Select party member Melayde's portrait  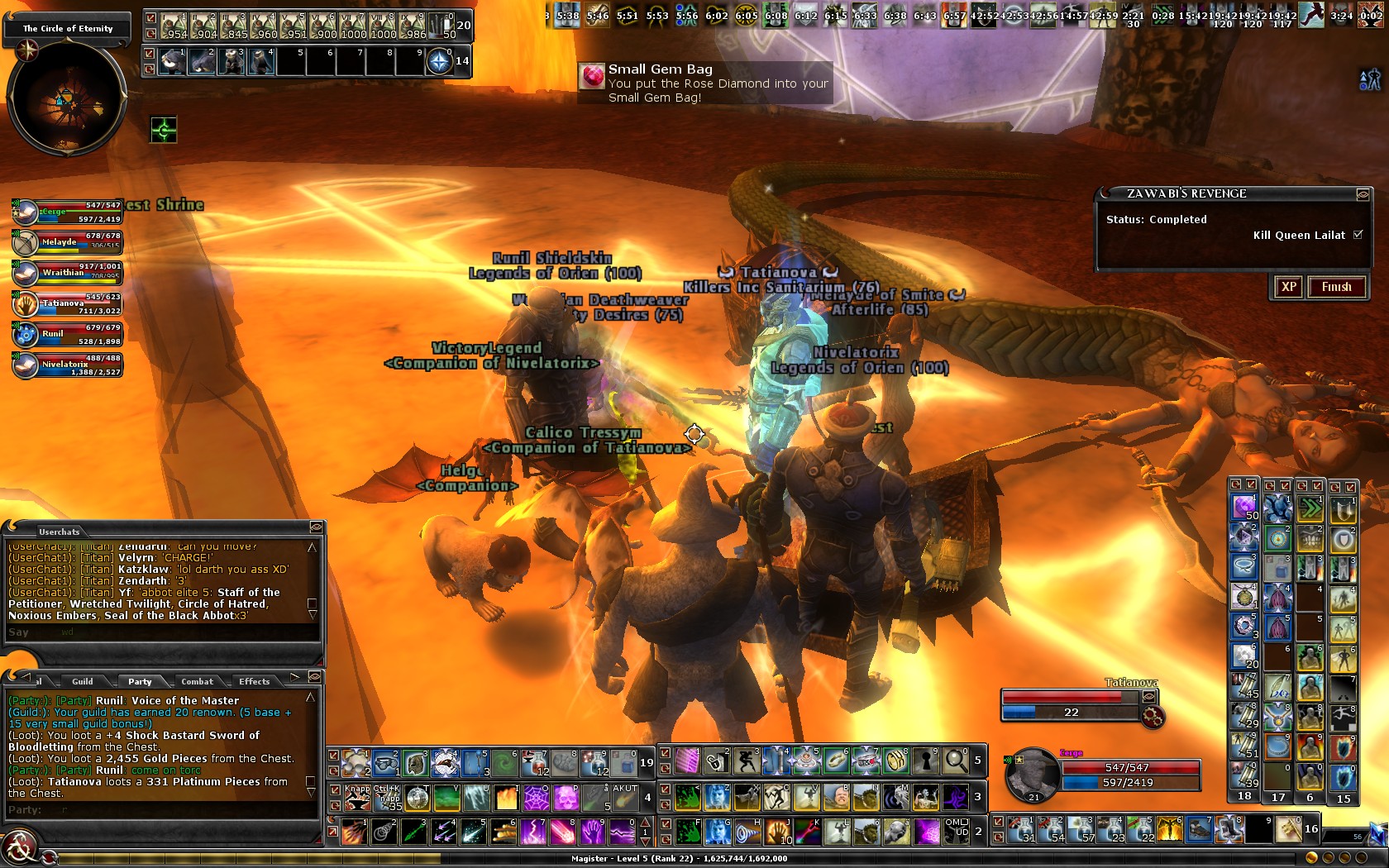(x=26, y=242)
